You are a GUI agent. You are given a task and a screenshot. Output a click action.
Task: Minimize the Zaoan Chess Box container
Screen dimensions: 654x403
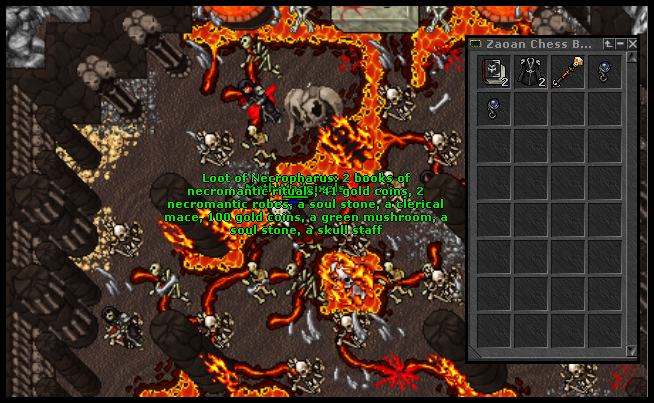point(620,44)
